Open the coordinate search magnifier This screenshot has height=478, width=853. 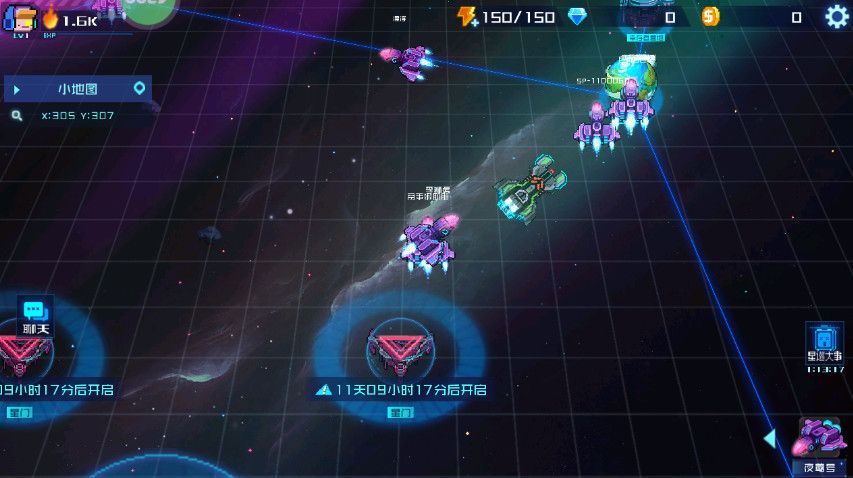point(17,116)
